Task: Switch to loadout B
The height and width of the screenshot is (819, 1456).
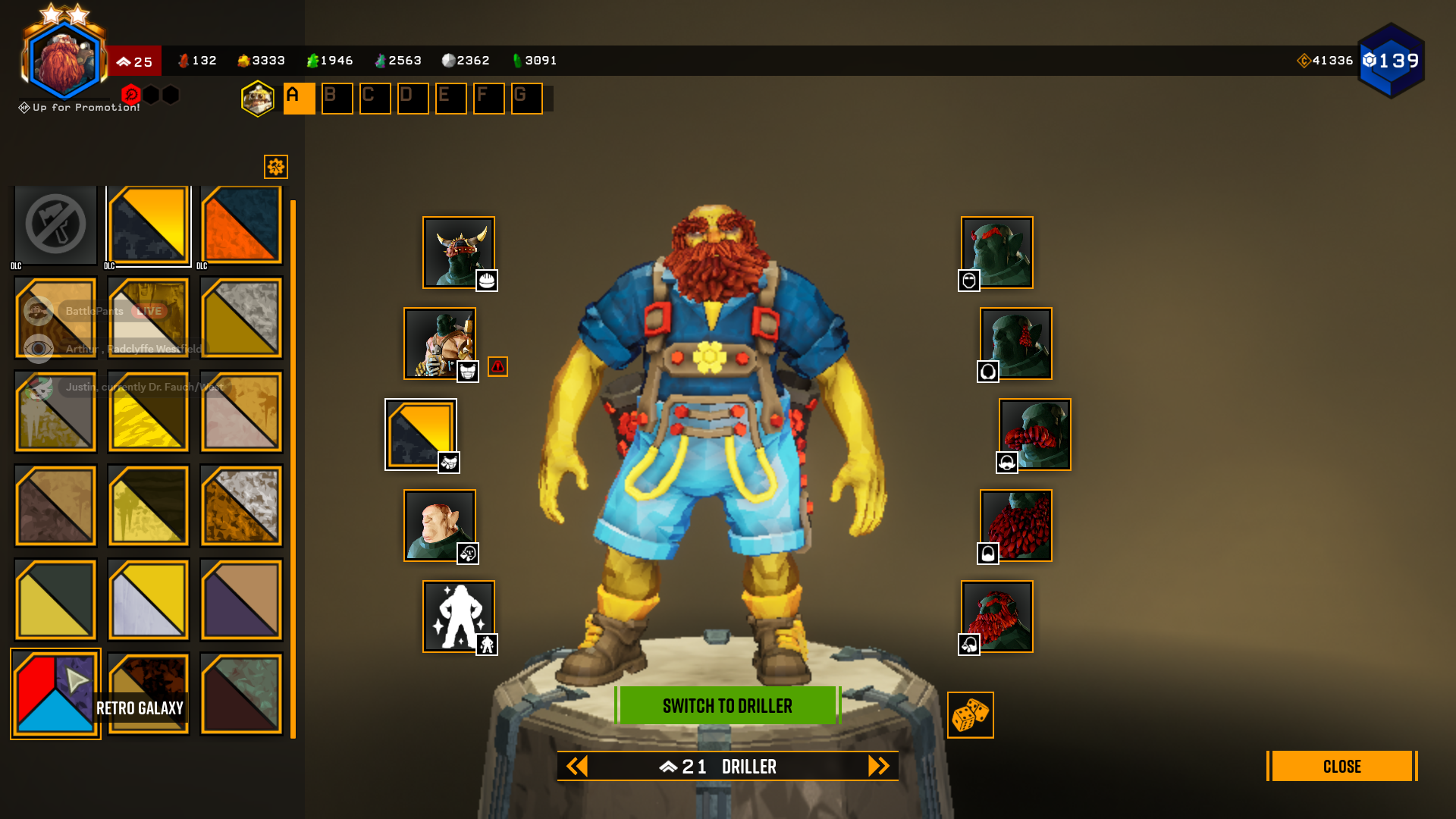Action: [337, 99]
